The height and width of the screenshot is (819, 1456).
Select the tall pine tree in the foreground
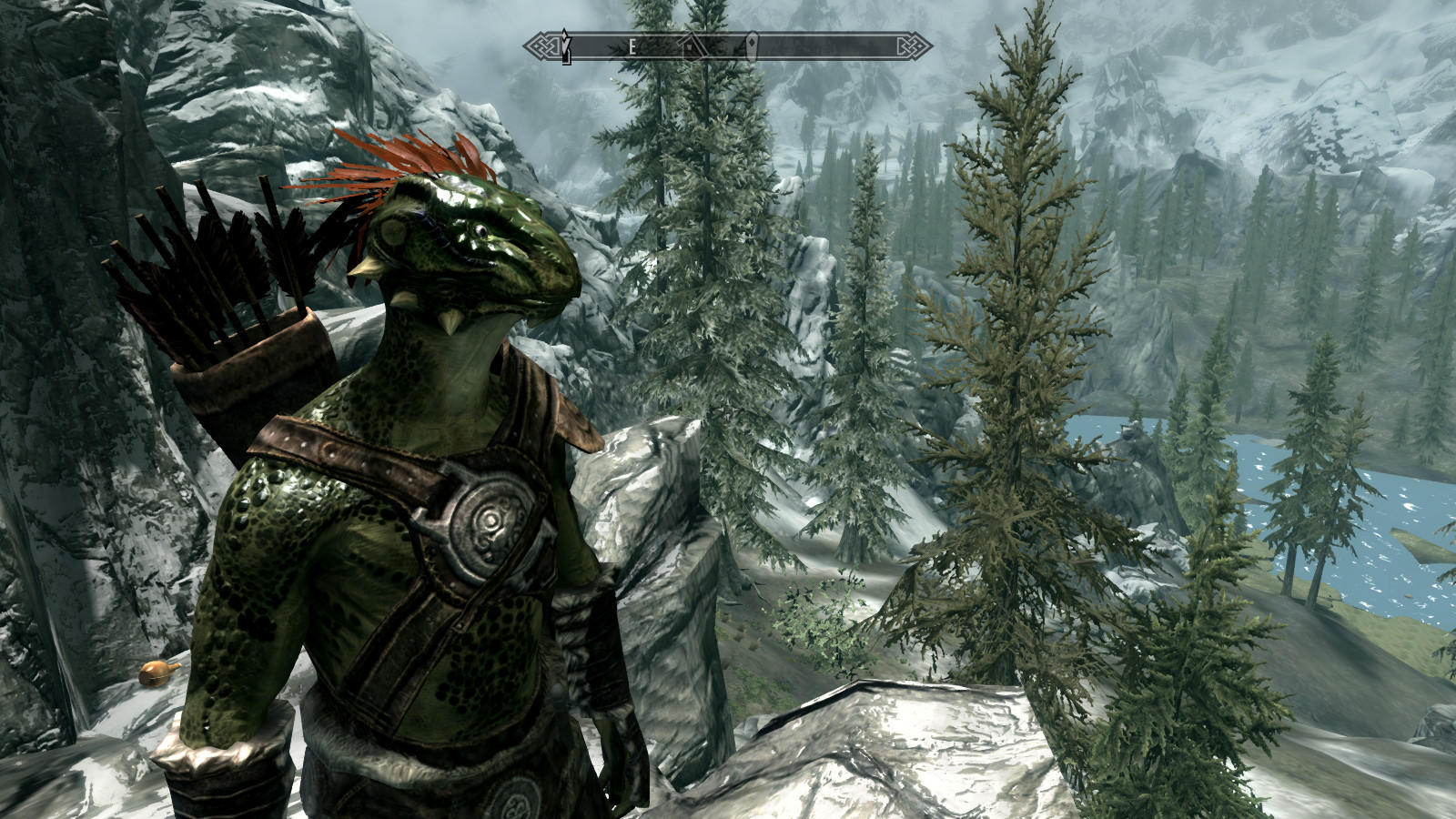pos(1010,364)
